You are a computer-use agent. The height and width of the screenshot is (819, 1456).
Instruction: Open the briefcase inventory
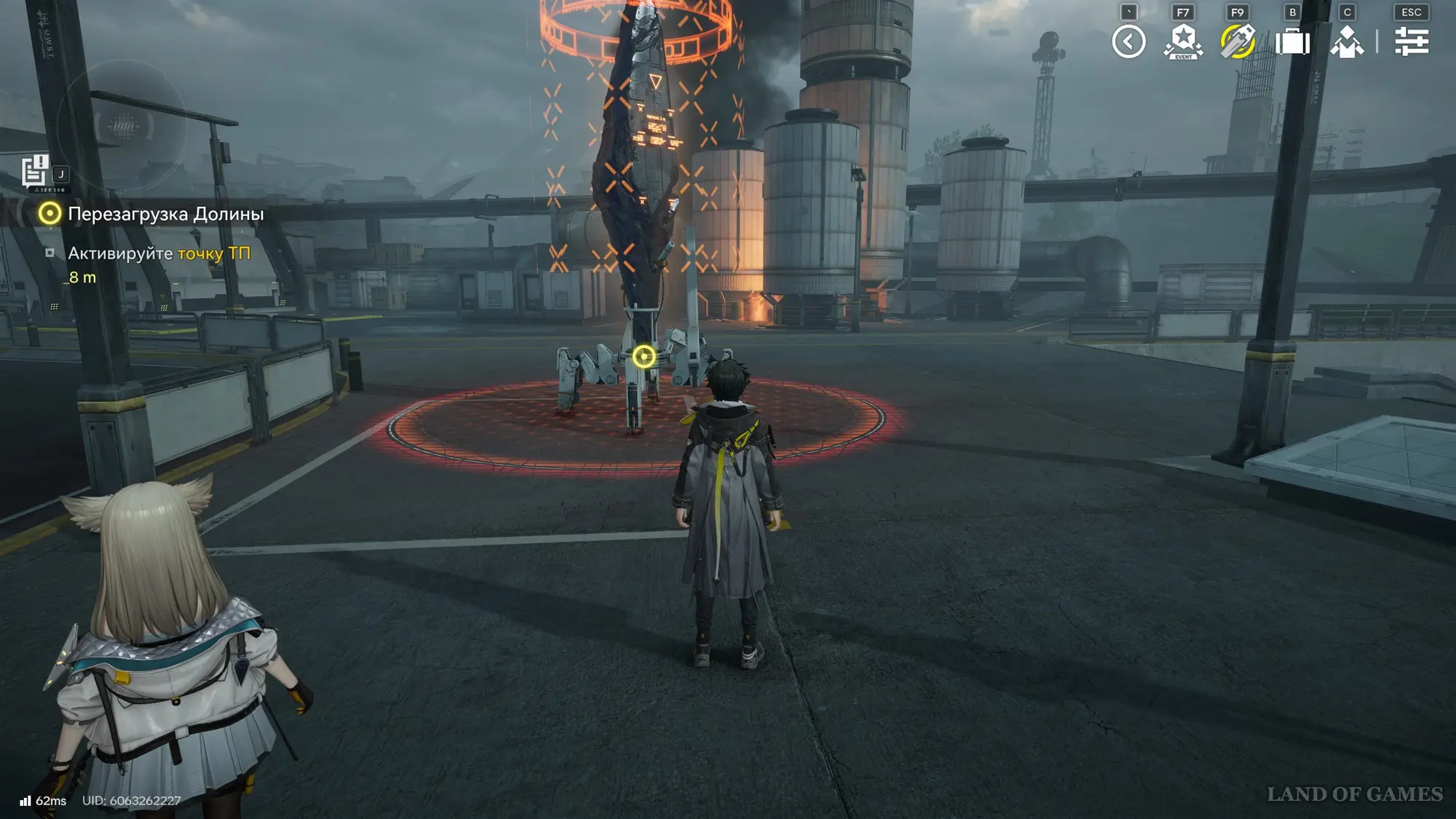click(1292, 41)
